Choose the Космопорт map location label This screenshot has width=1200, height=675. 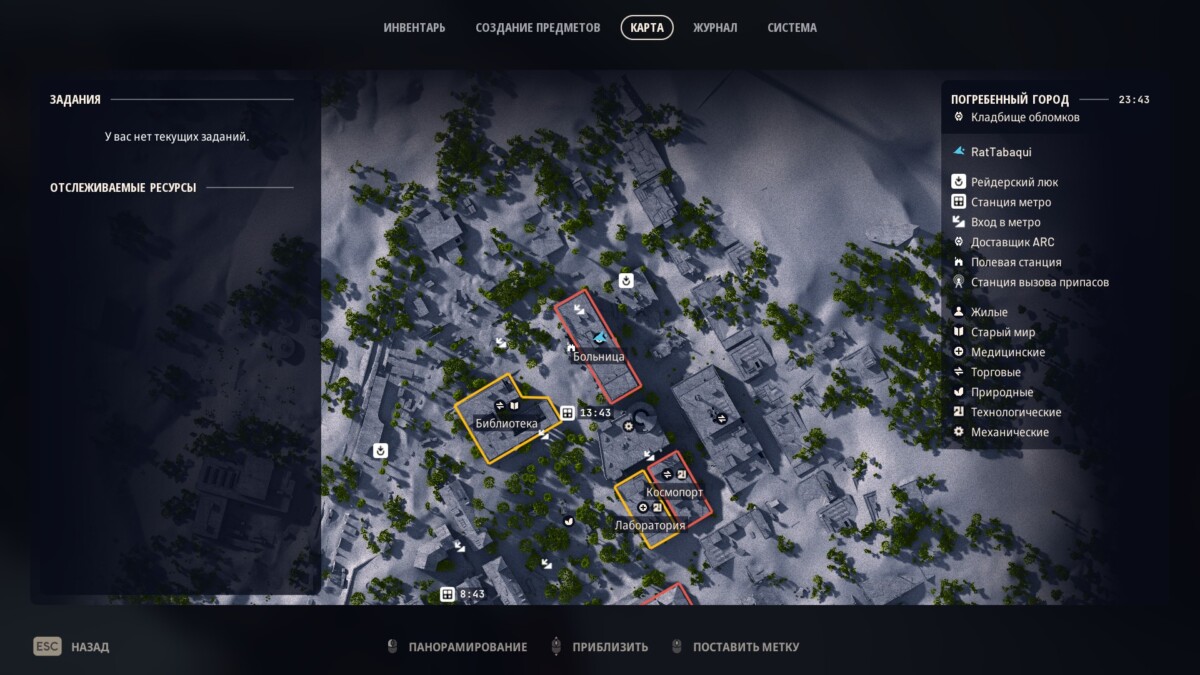(x=674, y=492)
